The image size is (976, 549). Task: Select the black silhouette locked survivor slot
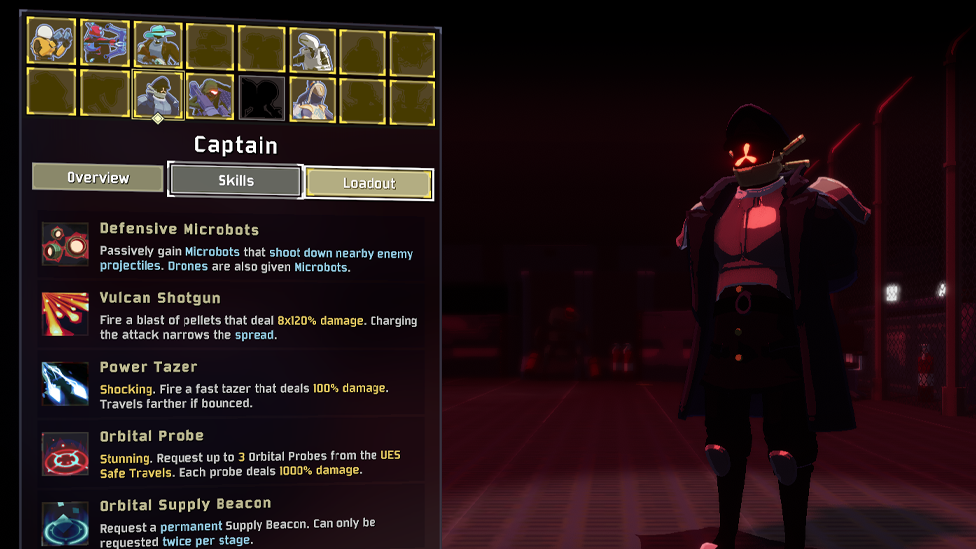click(262, 98)
